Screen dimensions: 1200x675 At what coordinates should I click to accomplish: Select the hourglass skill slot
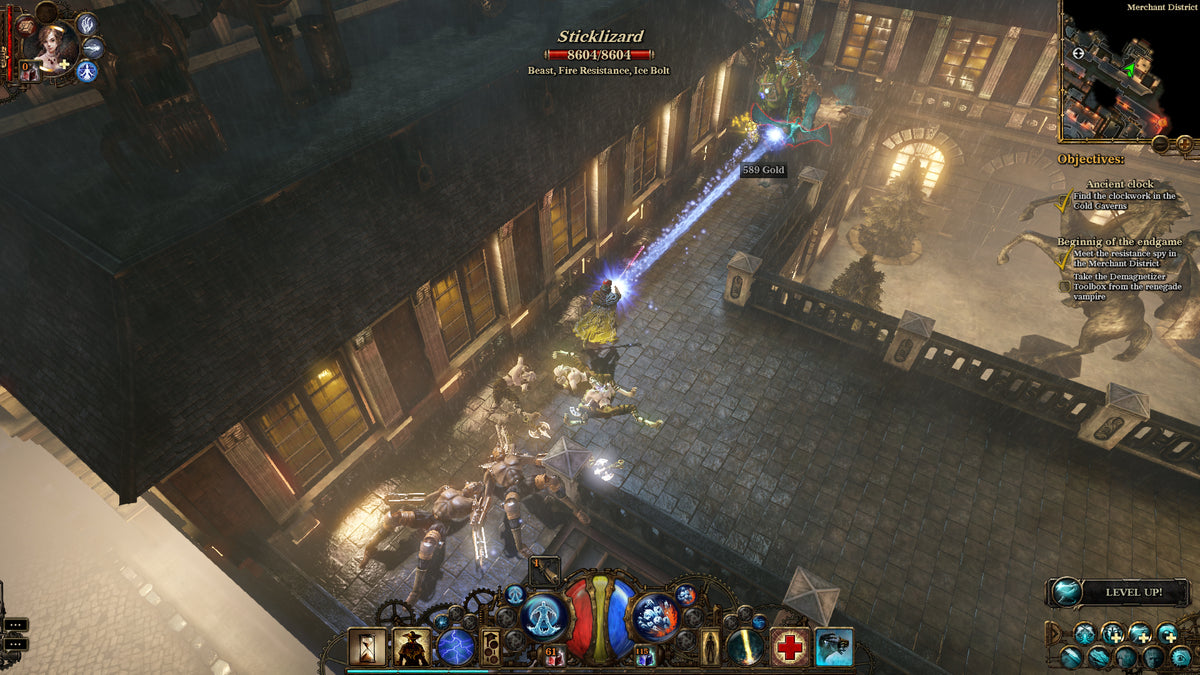pyautogui.click(x=367, y=647)
